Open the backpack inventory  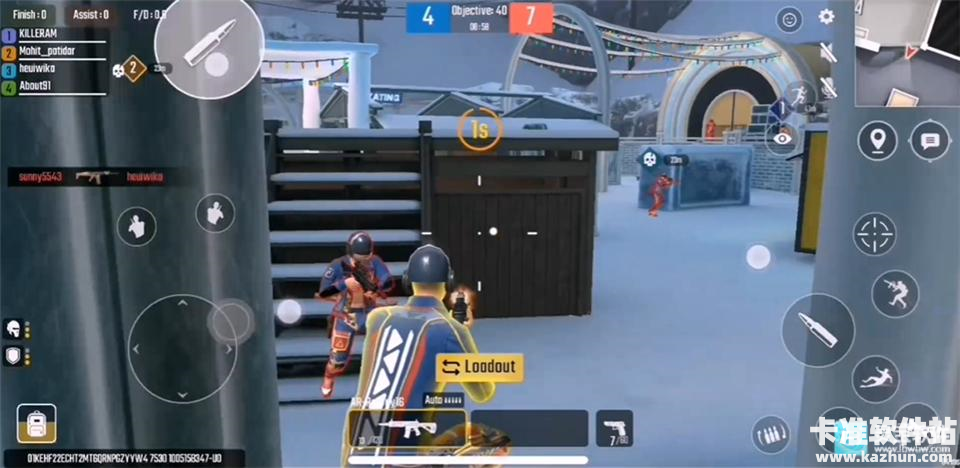tap(36, 424)
